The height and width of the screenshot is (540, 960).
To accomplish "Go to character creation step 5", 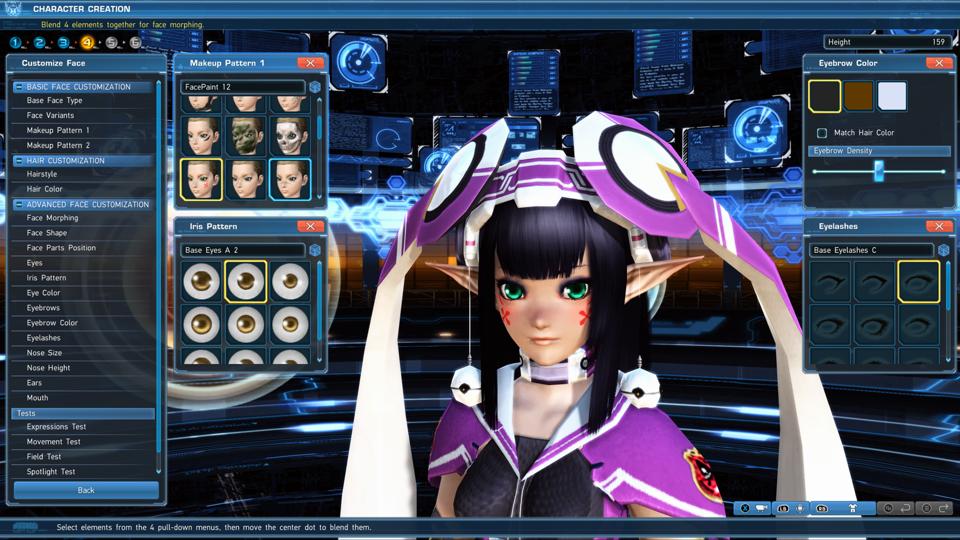I will click(x=111, y=43).
